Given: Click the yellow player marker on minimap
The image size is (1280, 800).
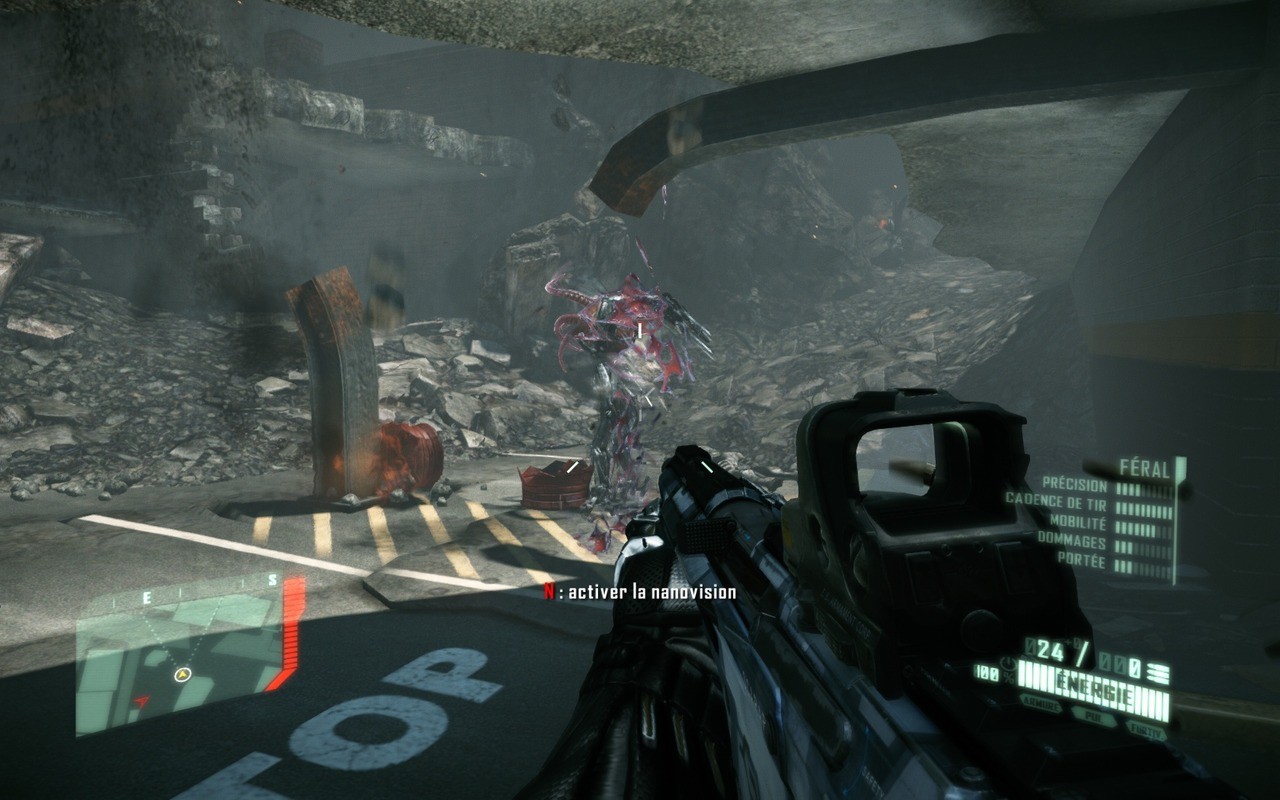Looking at the screenshot, I should (182, 675).
